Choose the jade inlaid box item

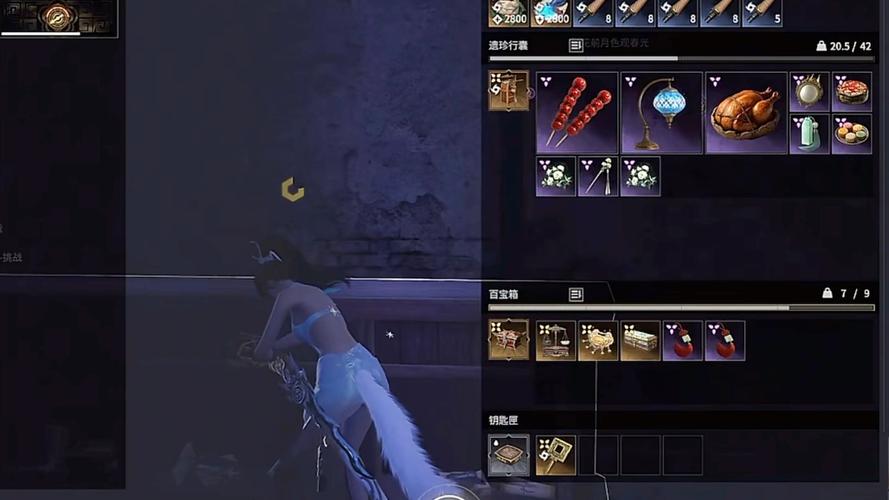(x=639, y=340)
